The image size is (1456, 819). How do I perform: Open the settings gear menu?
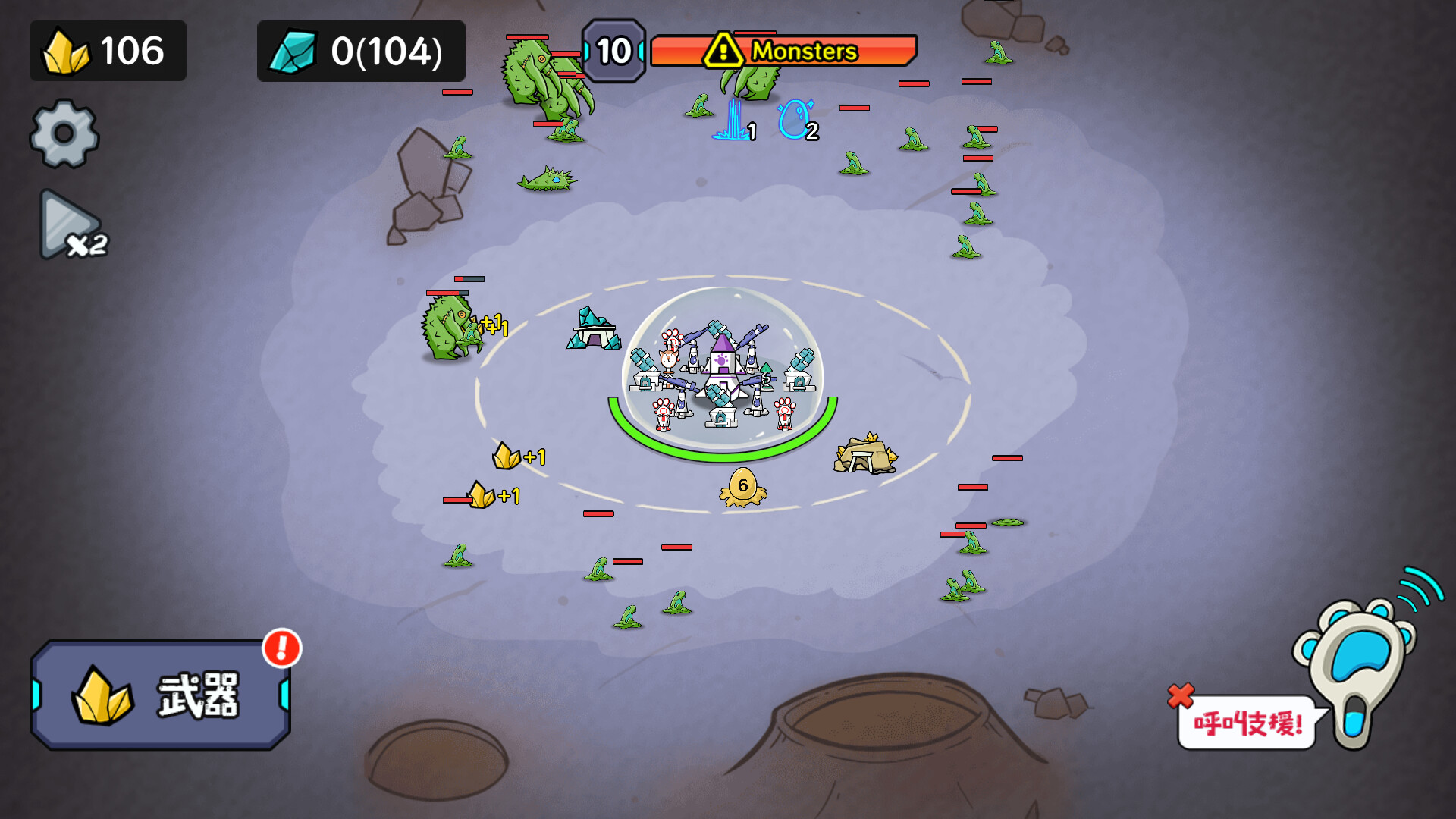point(64,134)
